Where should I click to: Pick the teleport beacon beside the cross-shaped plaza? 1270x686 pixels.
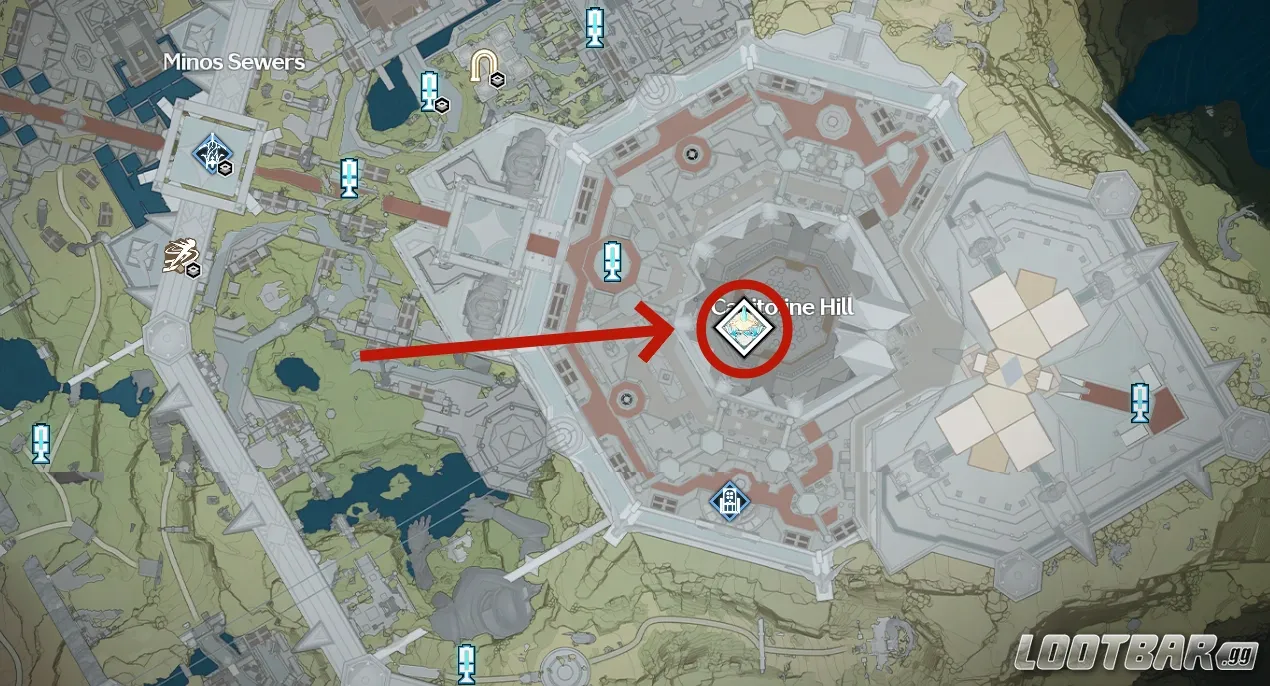click(1138, 401)
